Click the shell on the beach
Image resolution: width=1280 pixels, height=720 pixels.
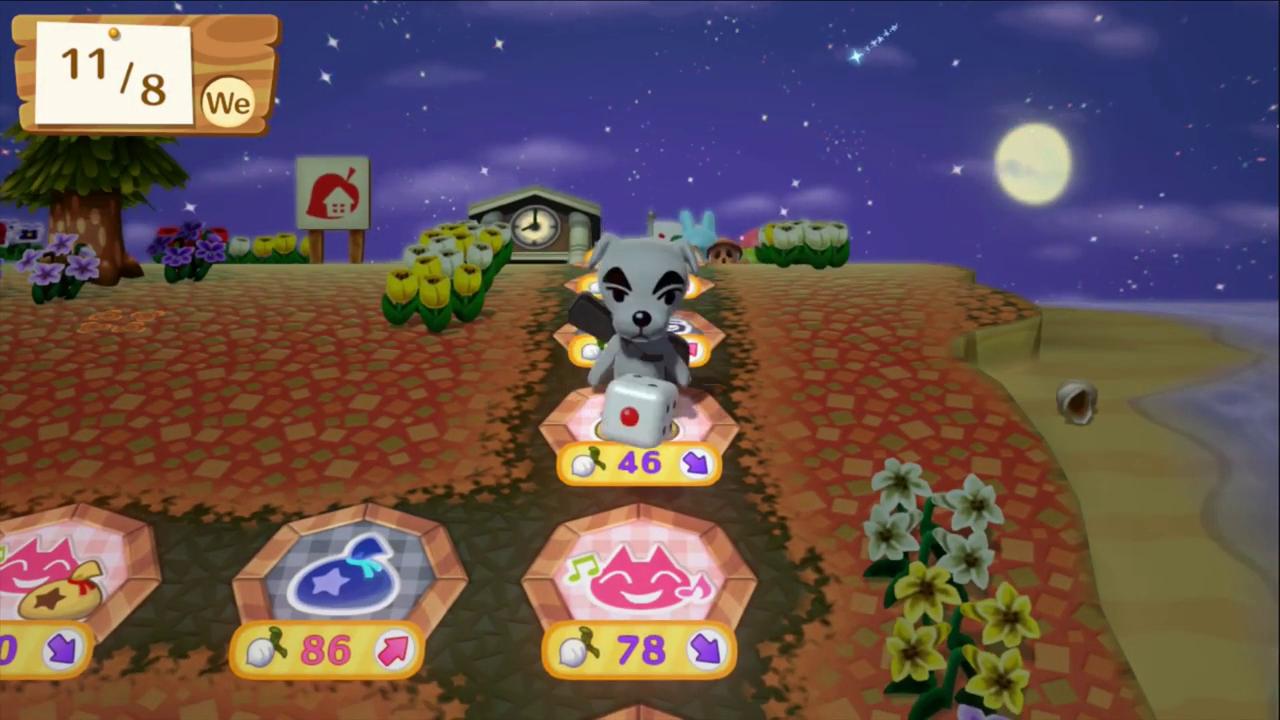[x=1078, y=400]
